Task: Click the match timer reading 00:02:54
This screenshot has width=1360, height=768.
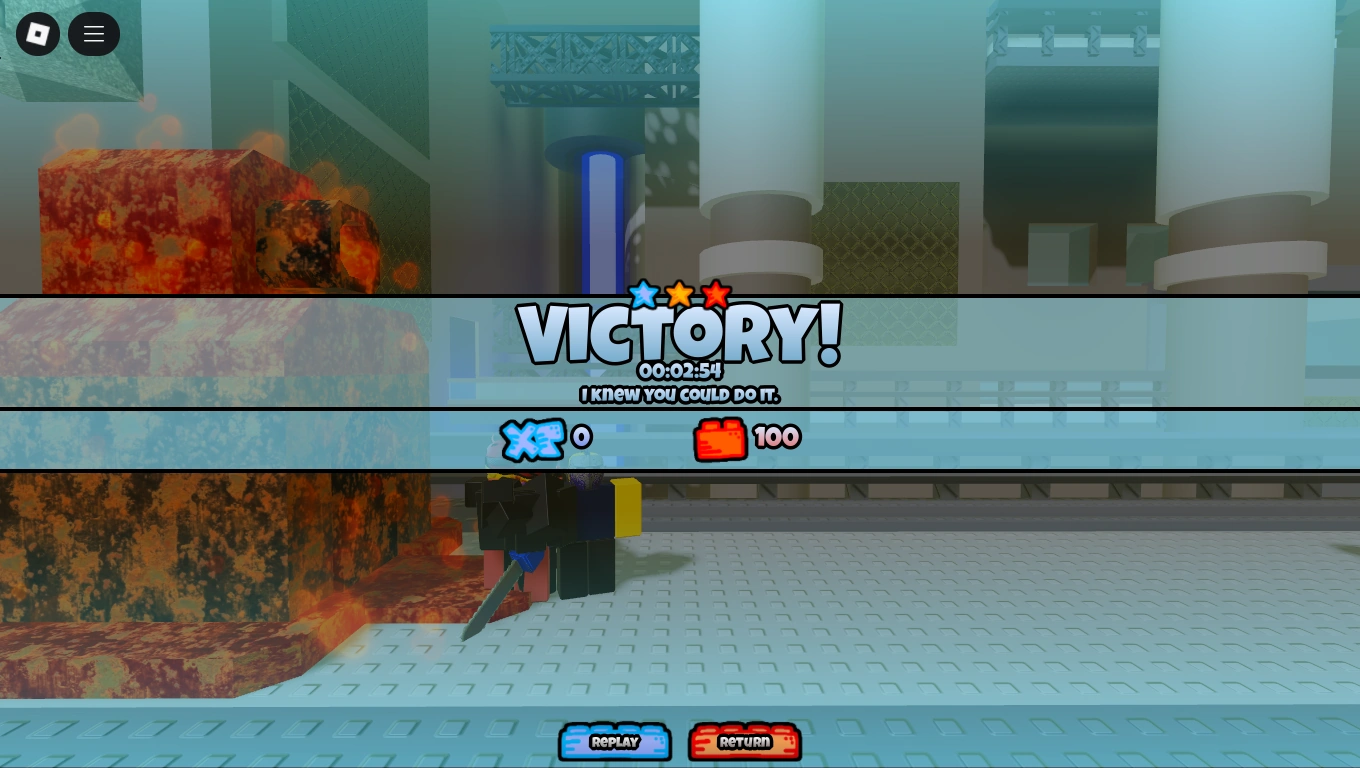Action: click(x=679, y=369)
